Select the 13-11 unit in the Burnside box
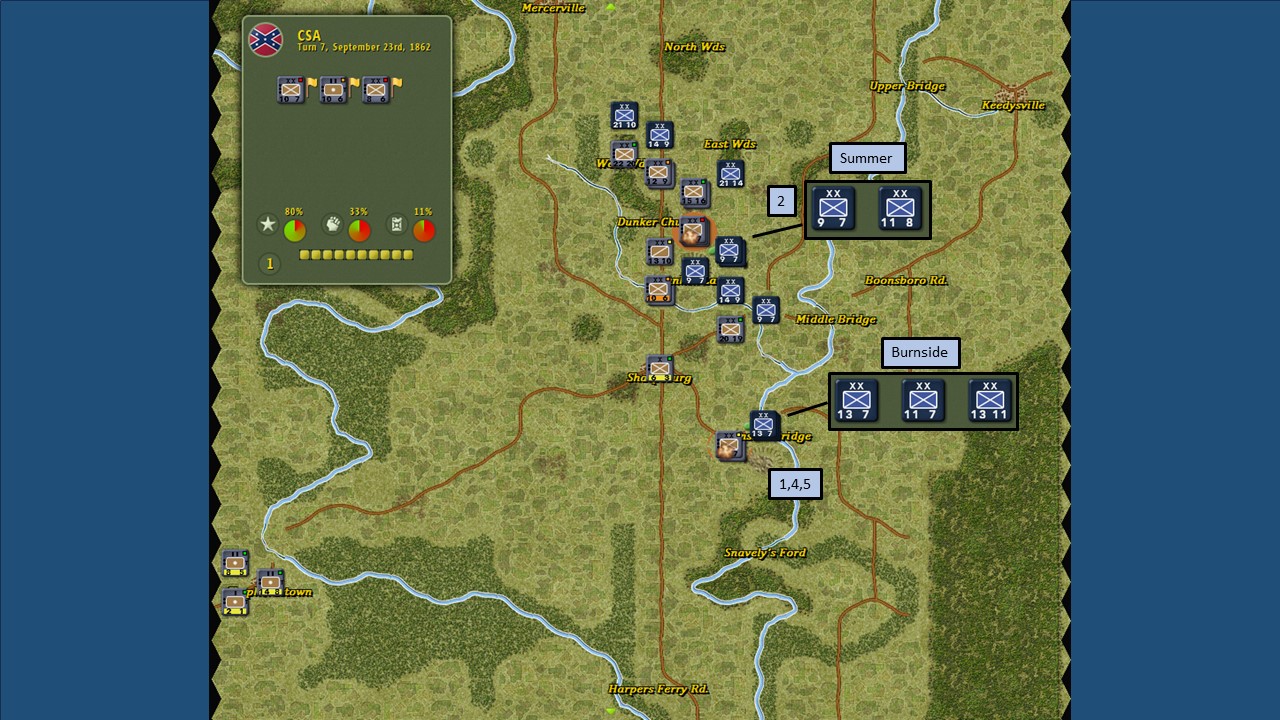This screenshot has width=1280, height=720. tap(988, 399)
